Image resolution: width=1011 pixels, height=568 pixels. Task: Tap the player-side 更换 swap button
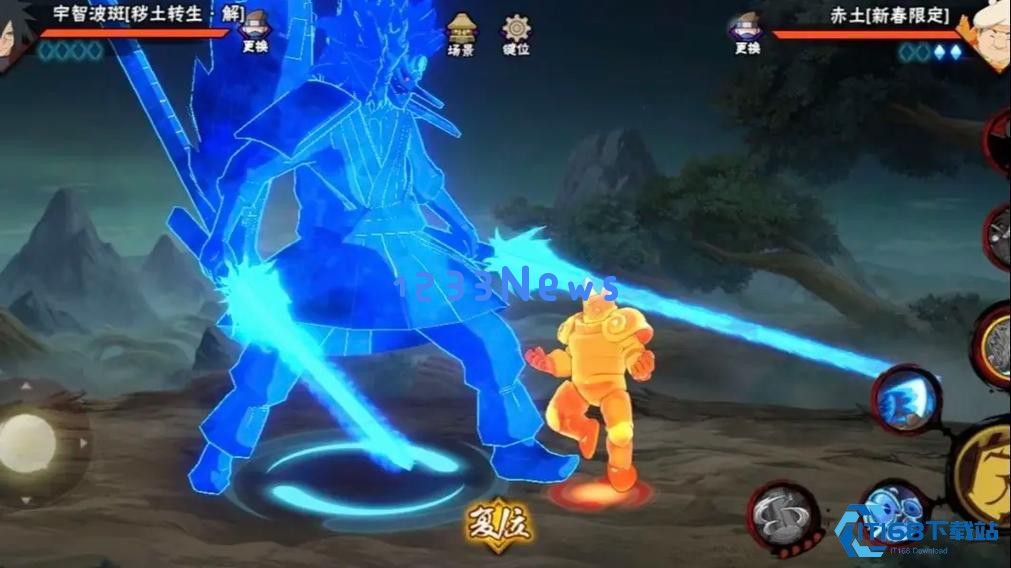click(255, 32)
